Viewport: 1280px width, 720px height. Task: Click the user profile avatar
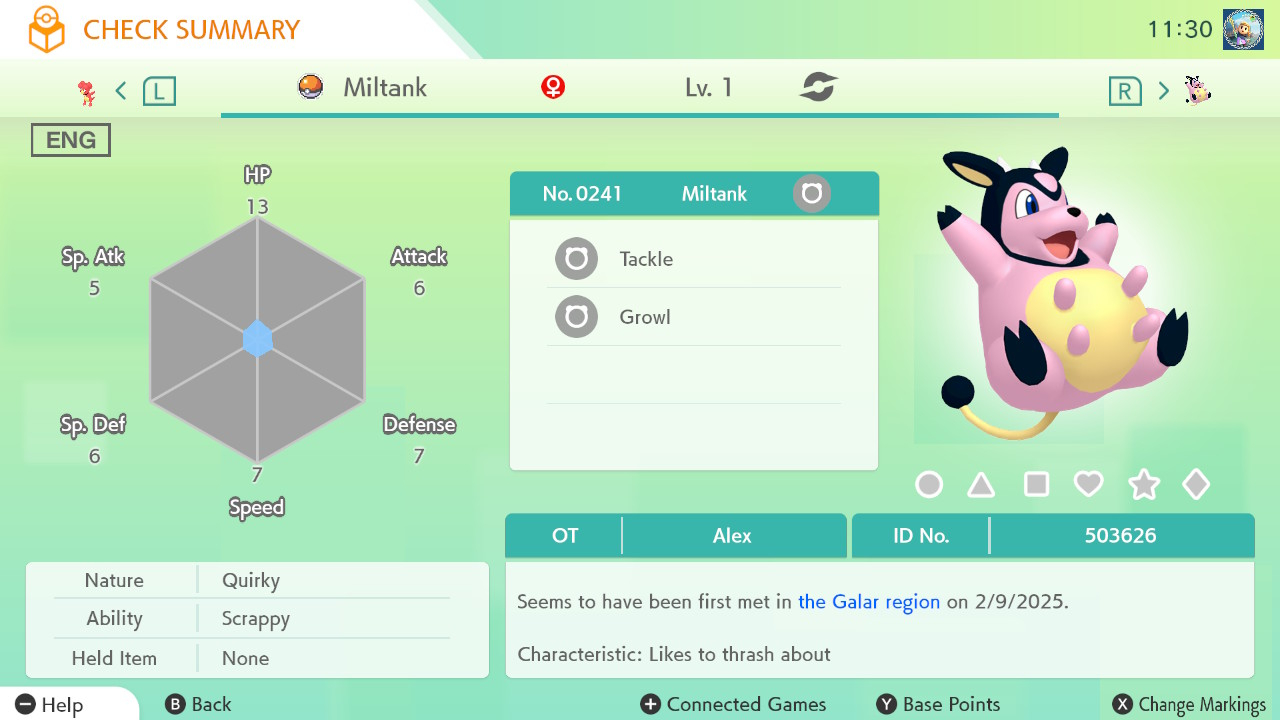click(1243, 30)
